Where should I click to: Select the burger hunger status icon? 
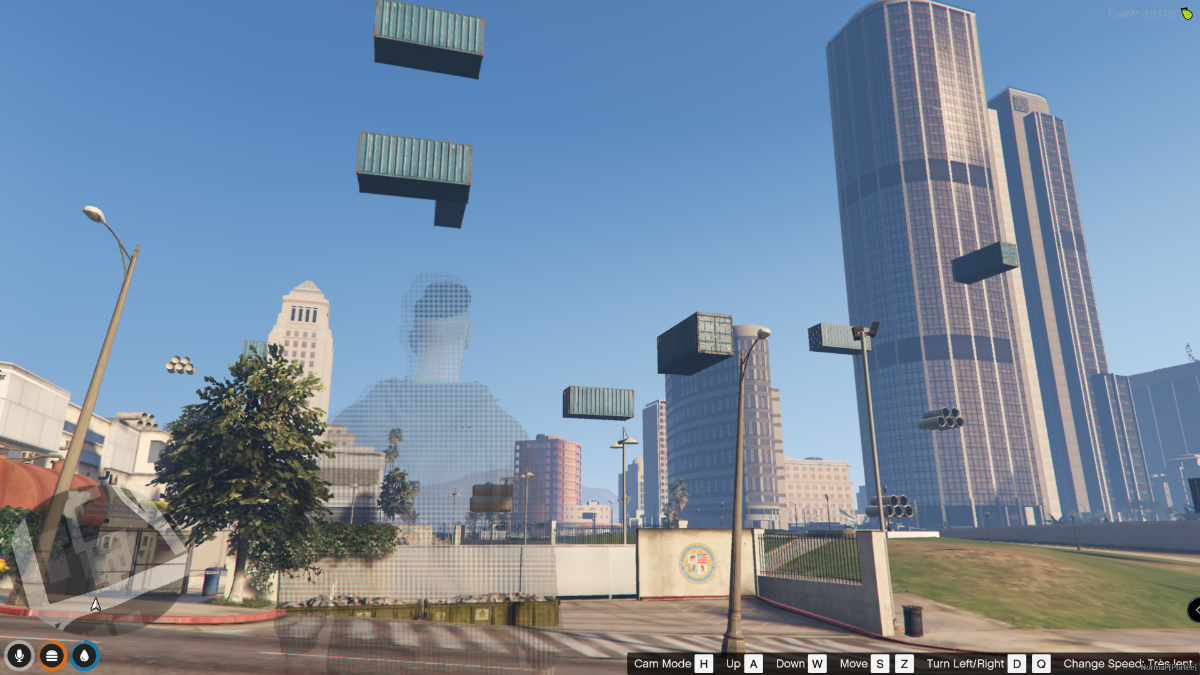coord(52,656)
